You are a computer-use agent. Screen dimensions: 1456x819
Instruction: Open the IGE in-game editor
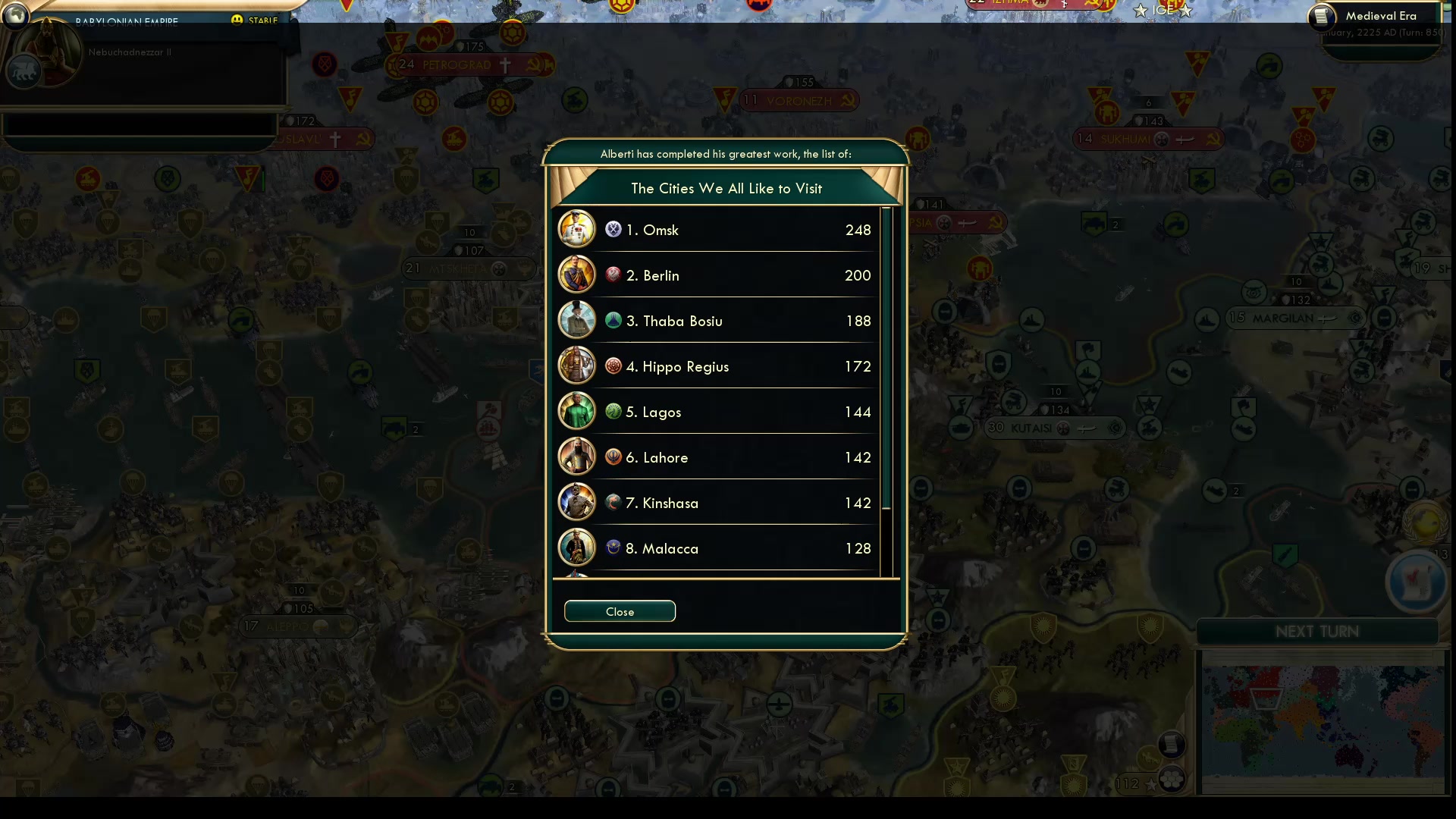tap(1163, 11)
